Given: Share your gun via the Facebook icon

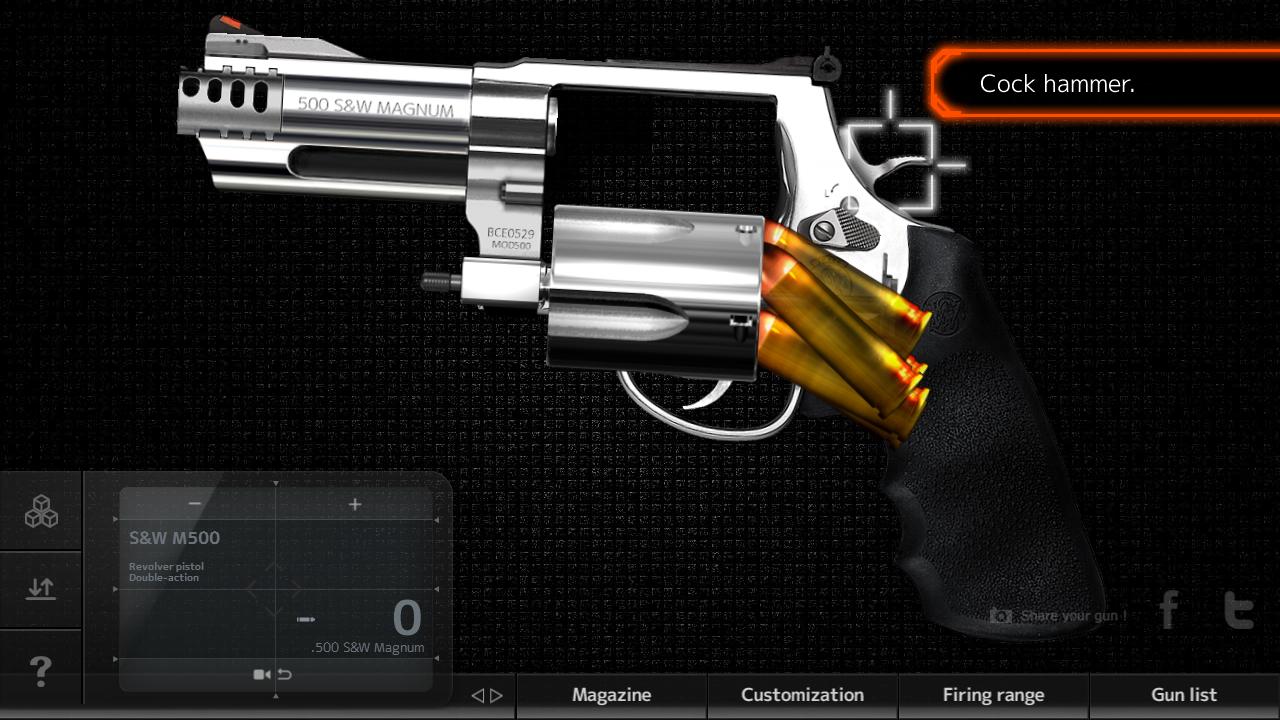Looking at the screenshot, I should [x=1167, y=610].
